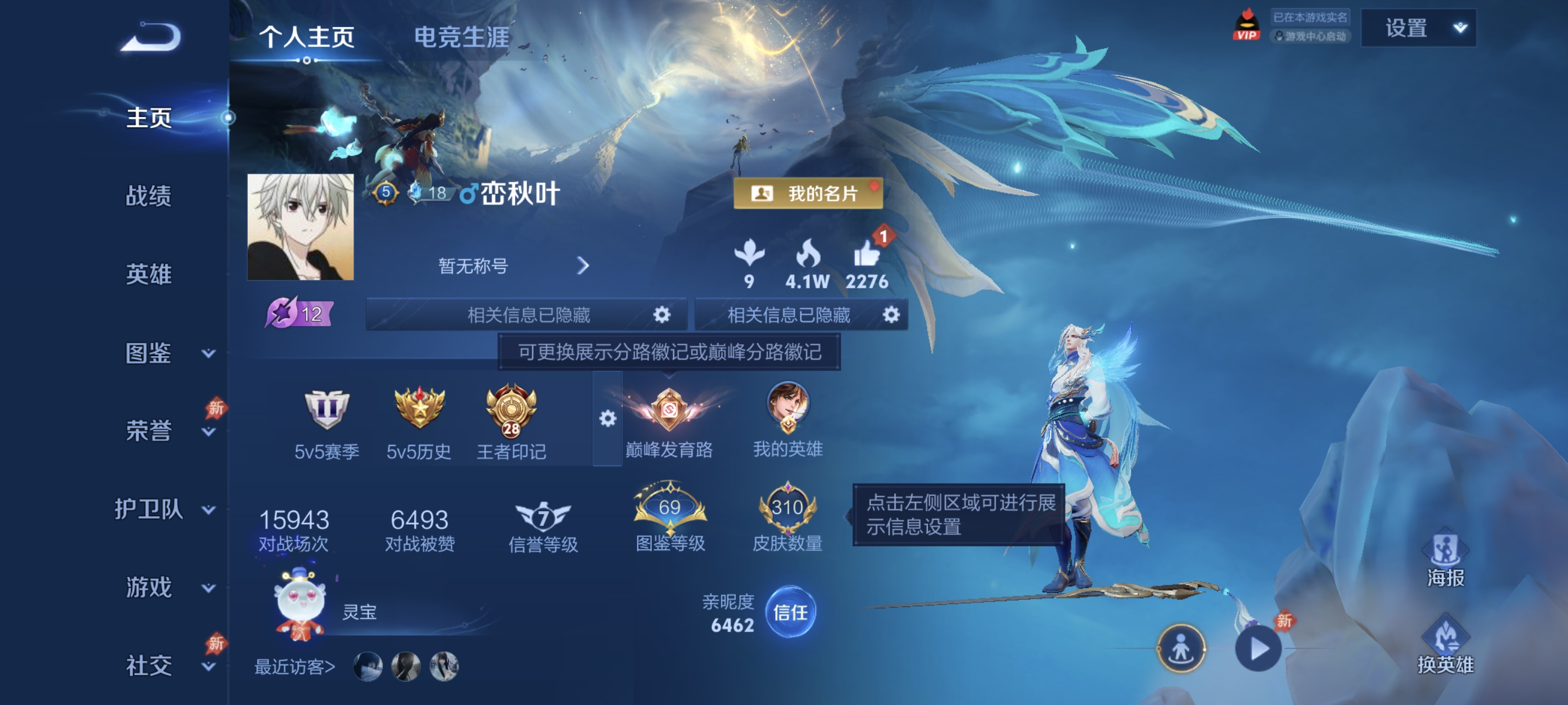Toggle the gear on first 相关信息已隐藏 panel
The width and height of the screenshot is (1568, 705).
click(663, 315)
